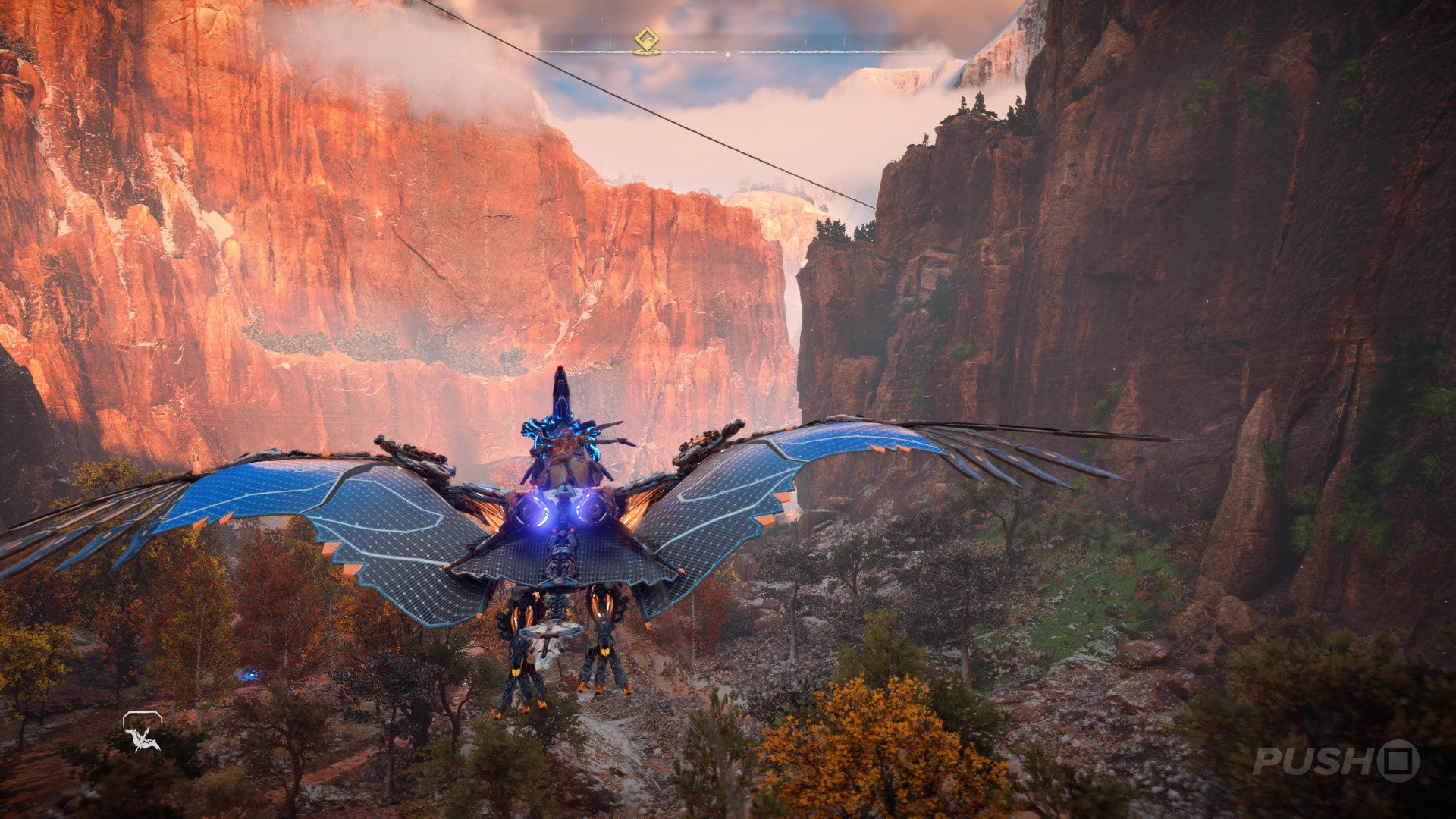Click the diamond emblem inside the quest marker

[x=647, y=37]
